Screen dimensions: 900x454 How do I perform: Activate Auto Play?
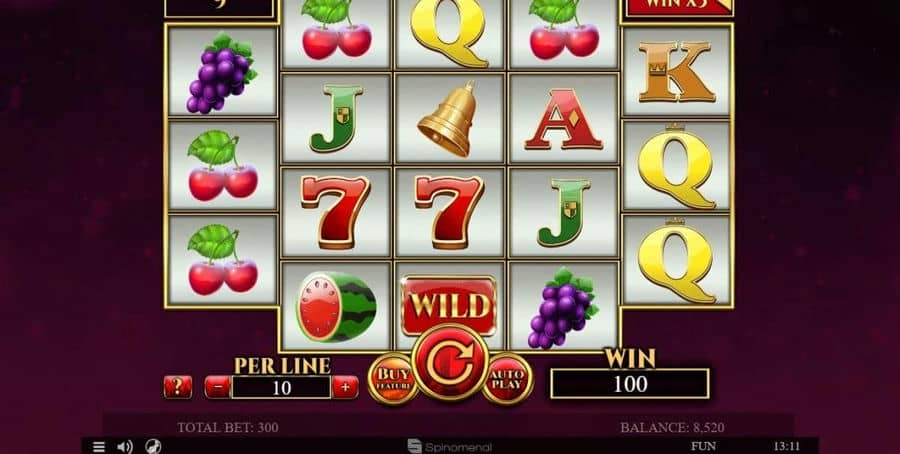pos(508,379)
